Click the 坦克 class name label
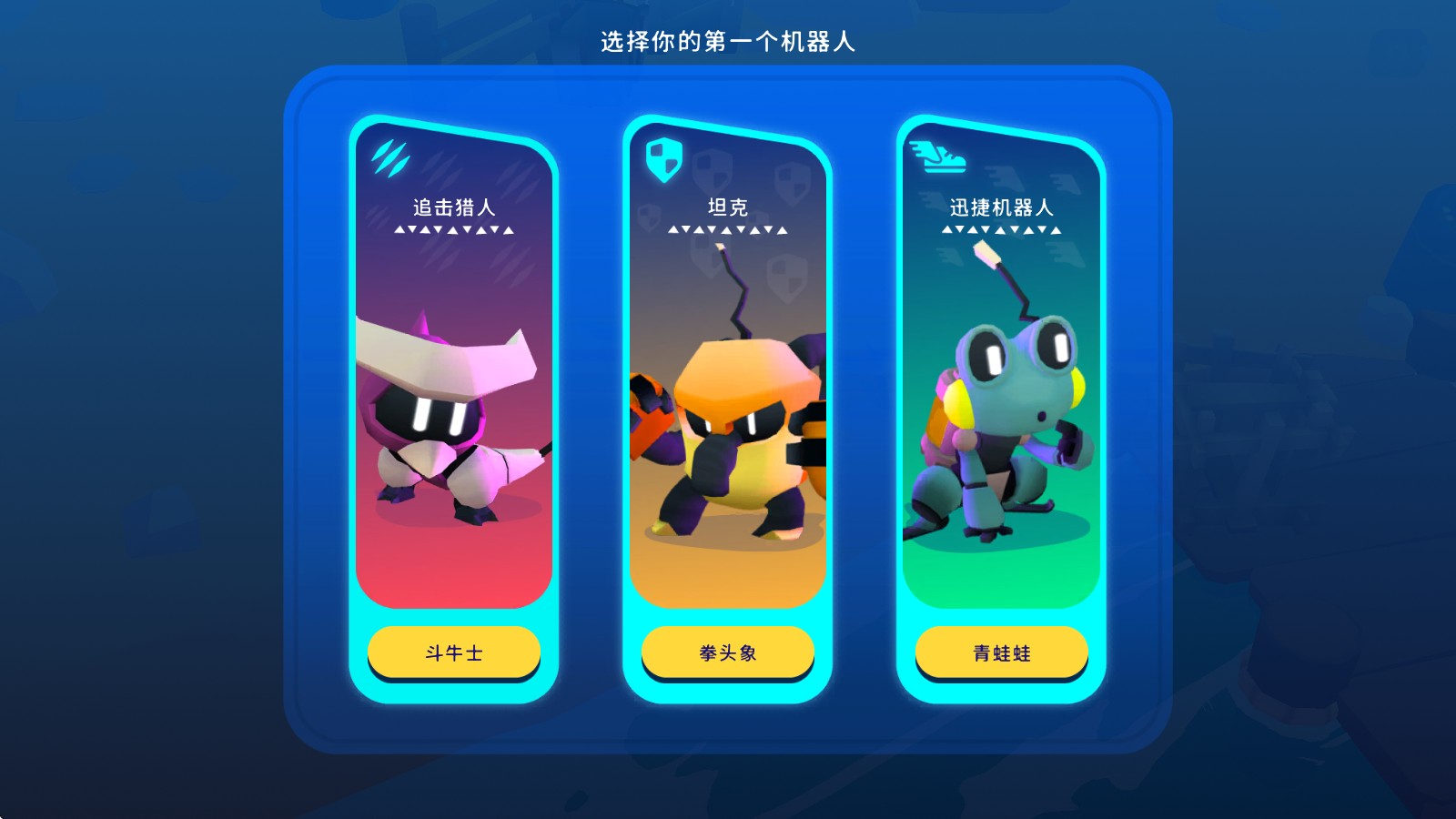The width and height of the screenshot is (1456, 819). click(728, 205)
